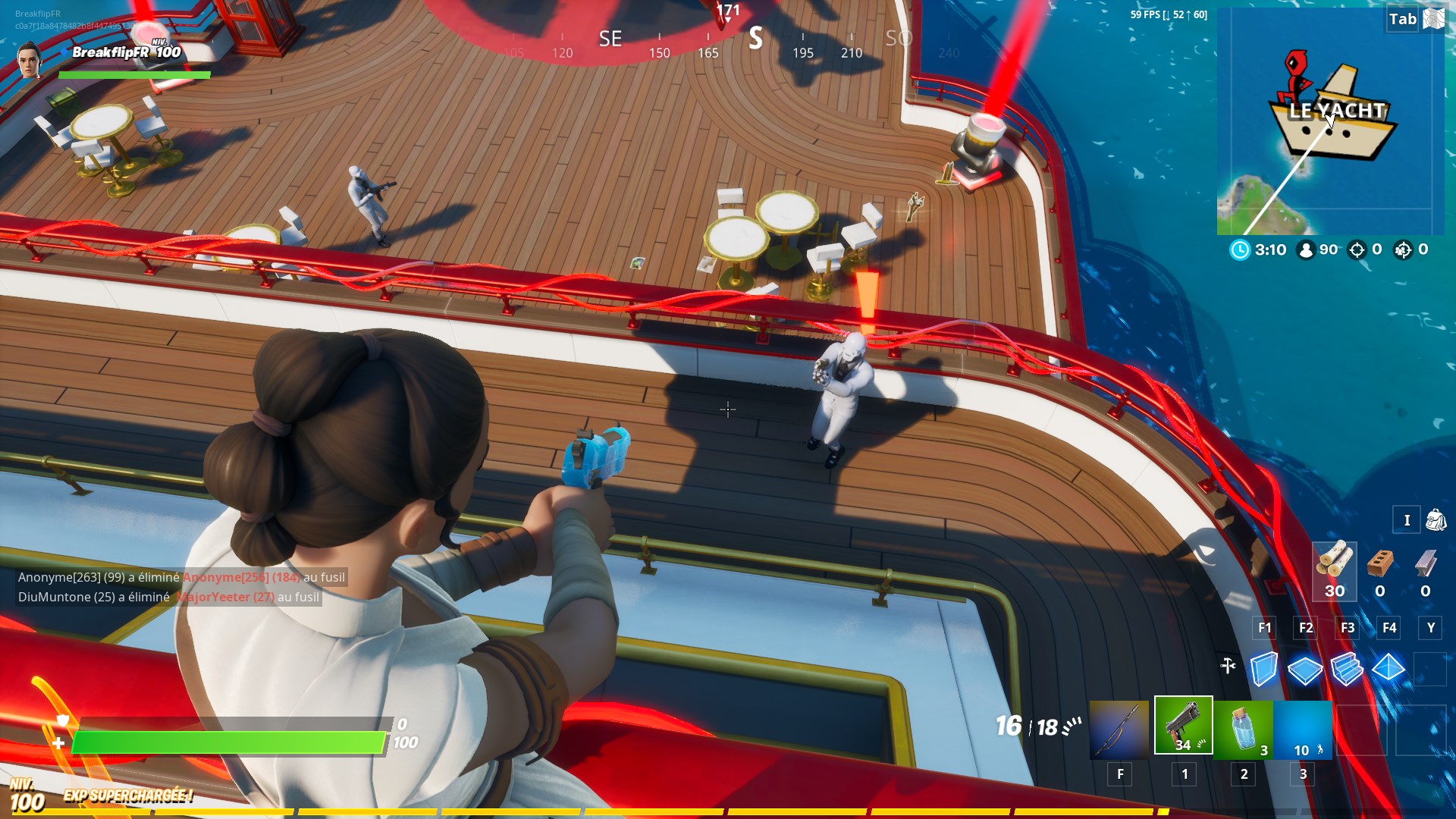This screenshot has width=1456, height=819.
Task: Select the wall building piece
Action: [1263, 669]
